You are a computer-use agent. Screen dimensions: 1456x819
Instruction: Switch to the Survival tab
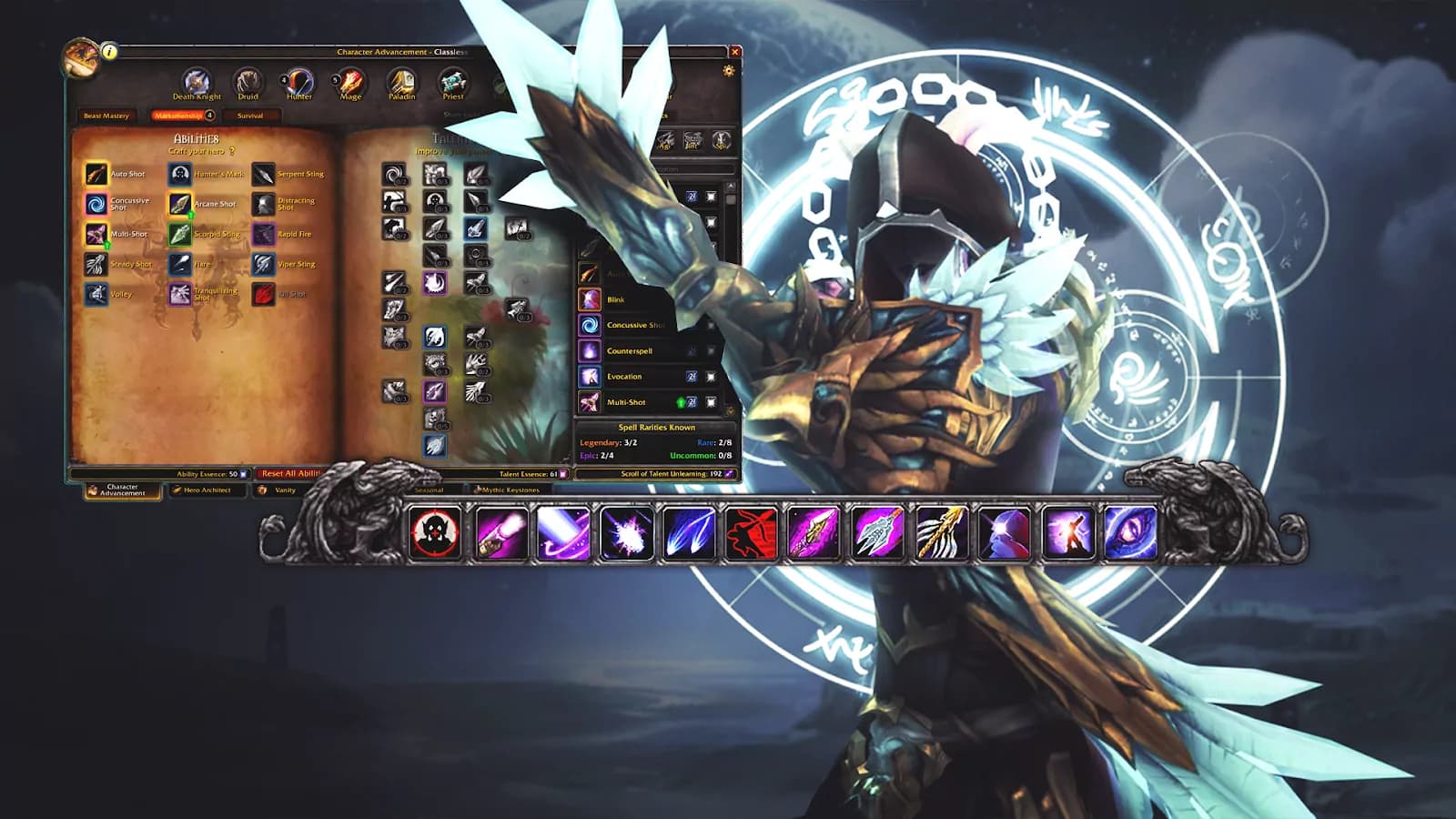(250, 116)
